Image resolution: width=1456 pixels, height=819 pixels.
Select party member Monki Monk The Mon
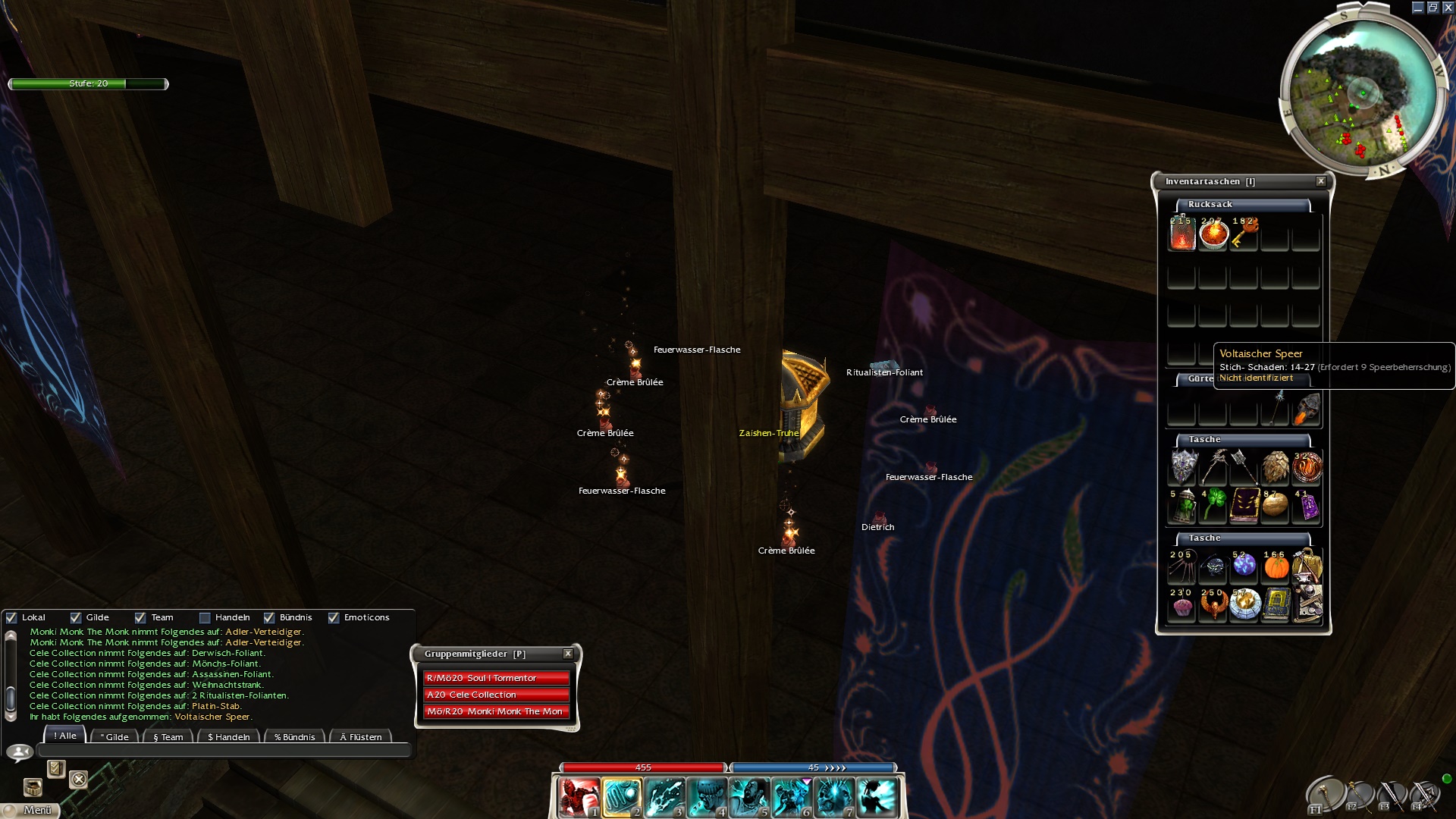(495, 711)
